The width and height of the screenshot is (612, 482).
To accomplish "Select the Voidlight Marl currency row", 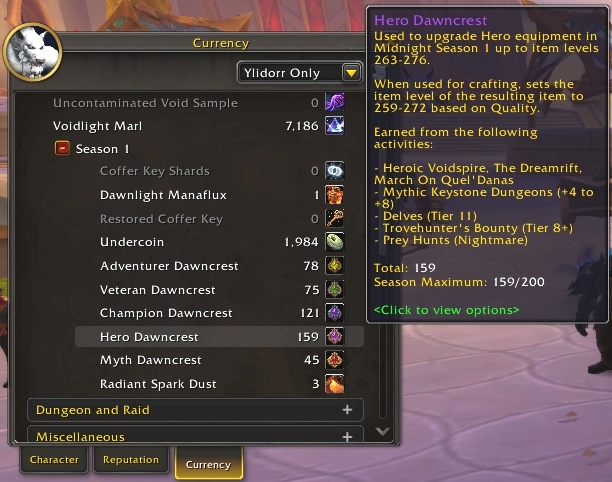I will pos(199,126).
